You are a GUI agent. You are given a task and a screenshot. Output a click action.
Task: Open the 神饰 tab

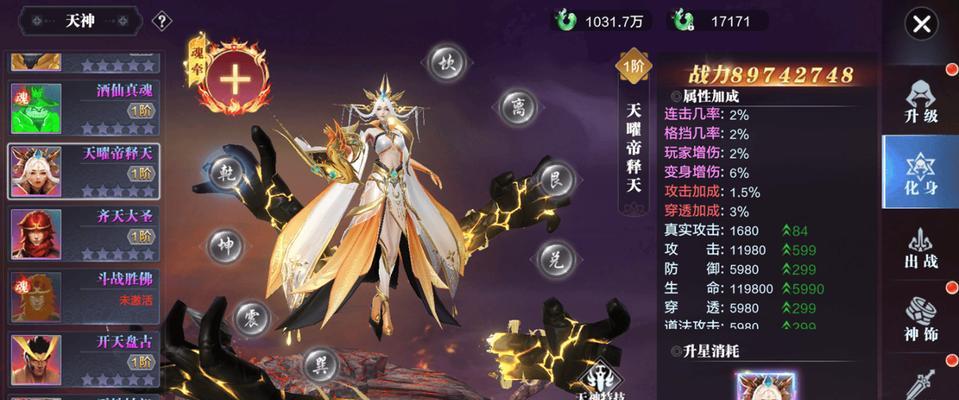pyautogui.click(x=920, y=320)
